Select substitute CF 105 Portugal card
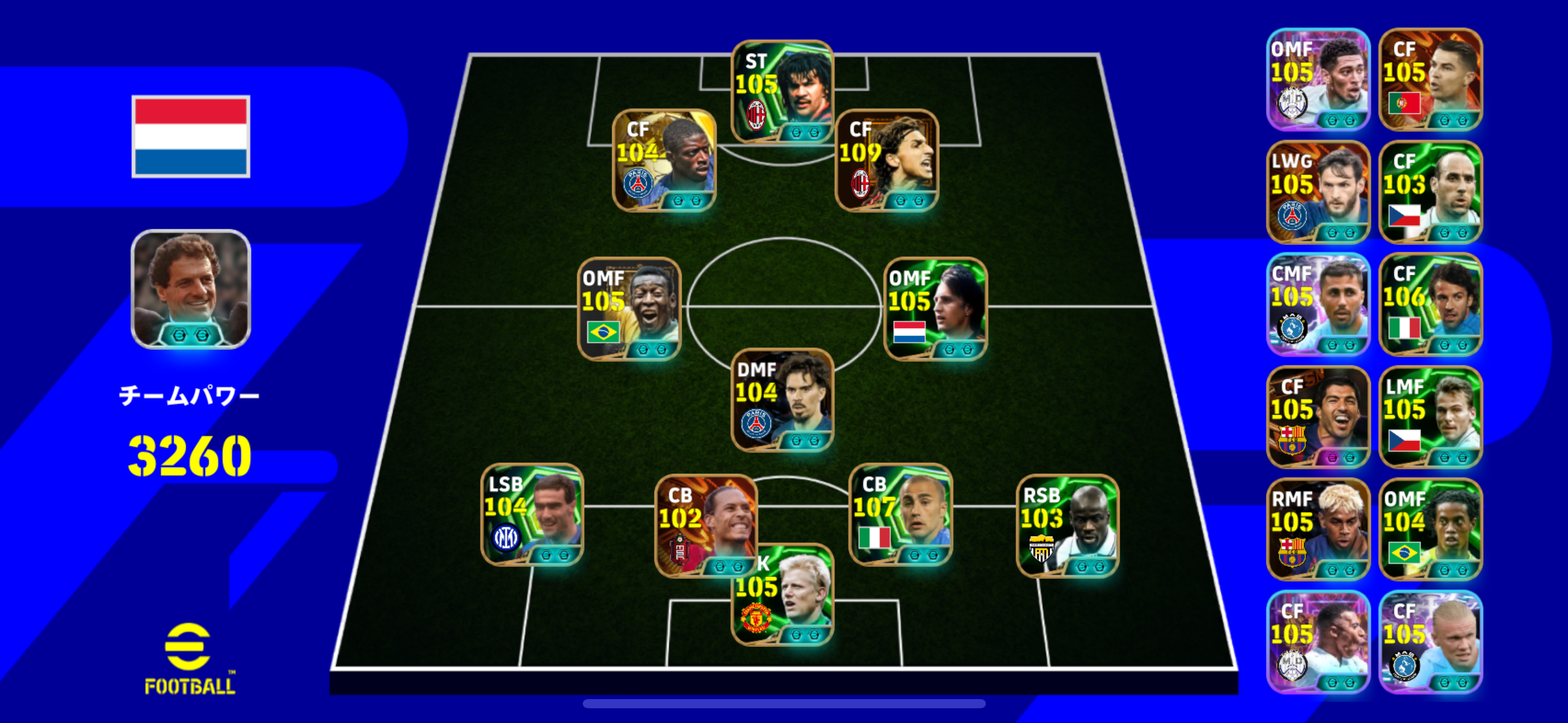The height and width of the screenshot is (723, 1568). point(1431,80)
